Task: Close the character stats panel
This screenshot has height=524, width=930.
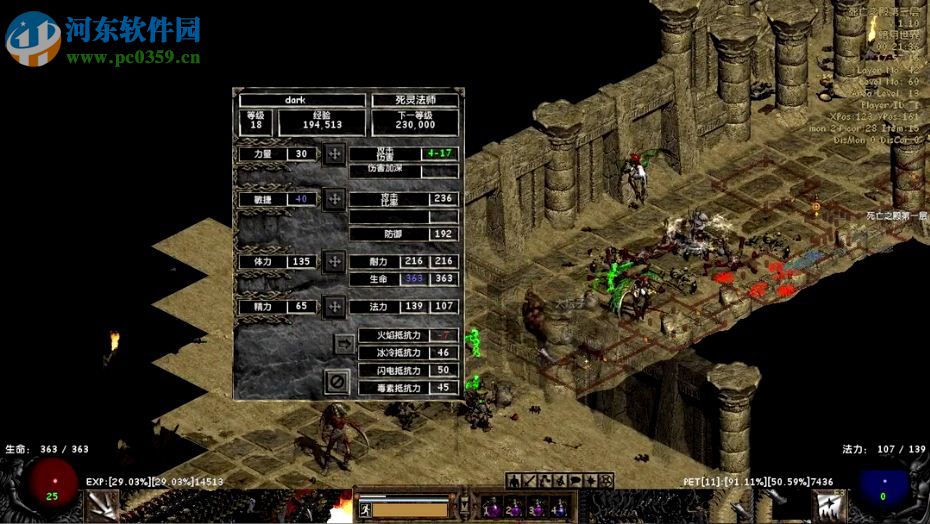Action: coord(337,381)
